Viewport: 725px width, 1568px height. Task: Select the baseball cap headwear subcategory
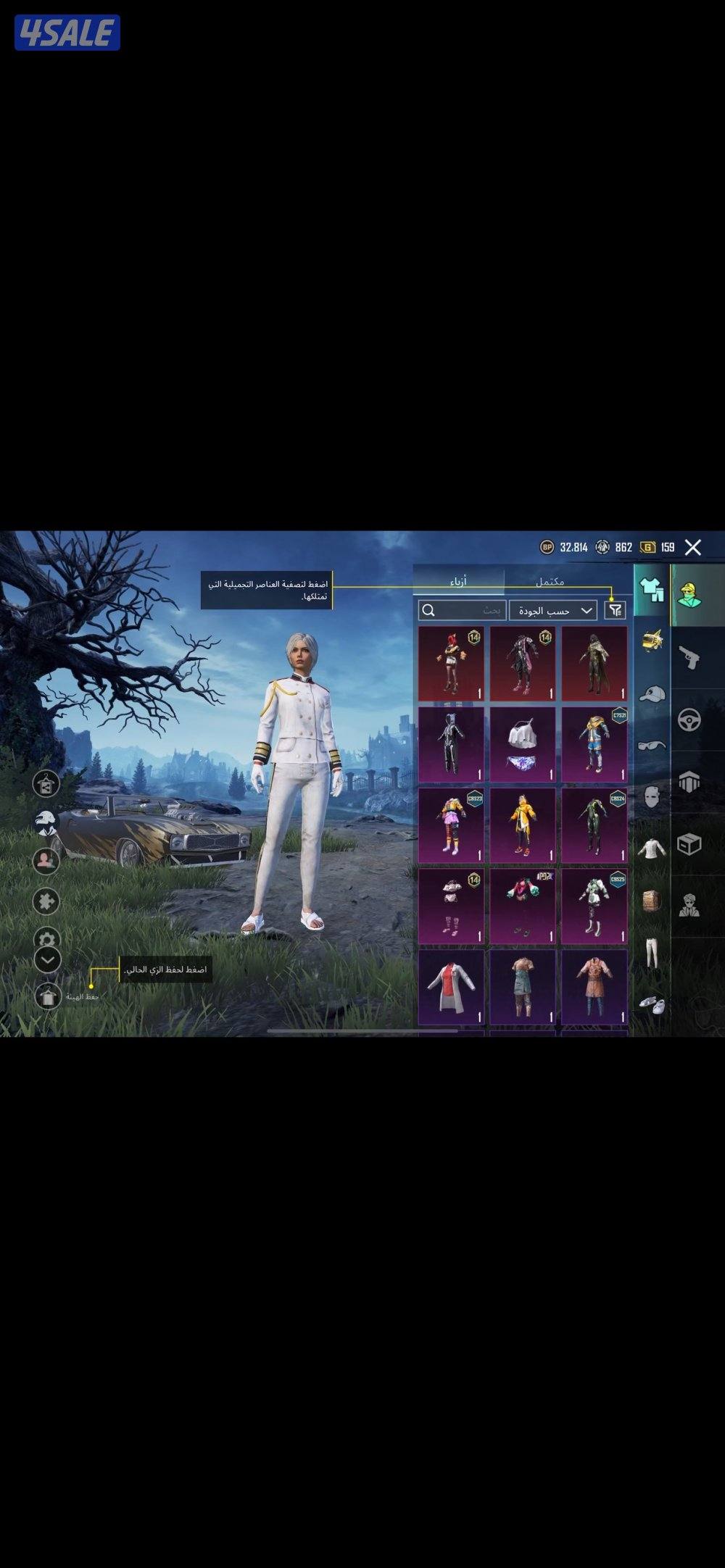(652, 694)
